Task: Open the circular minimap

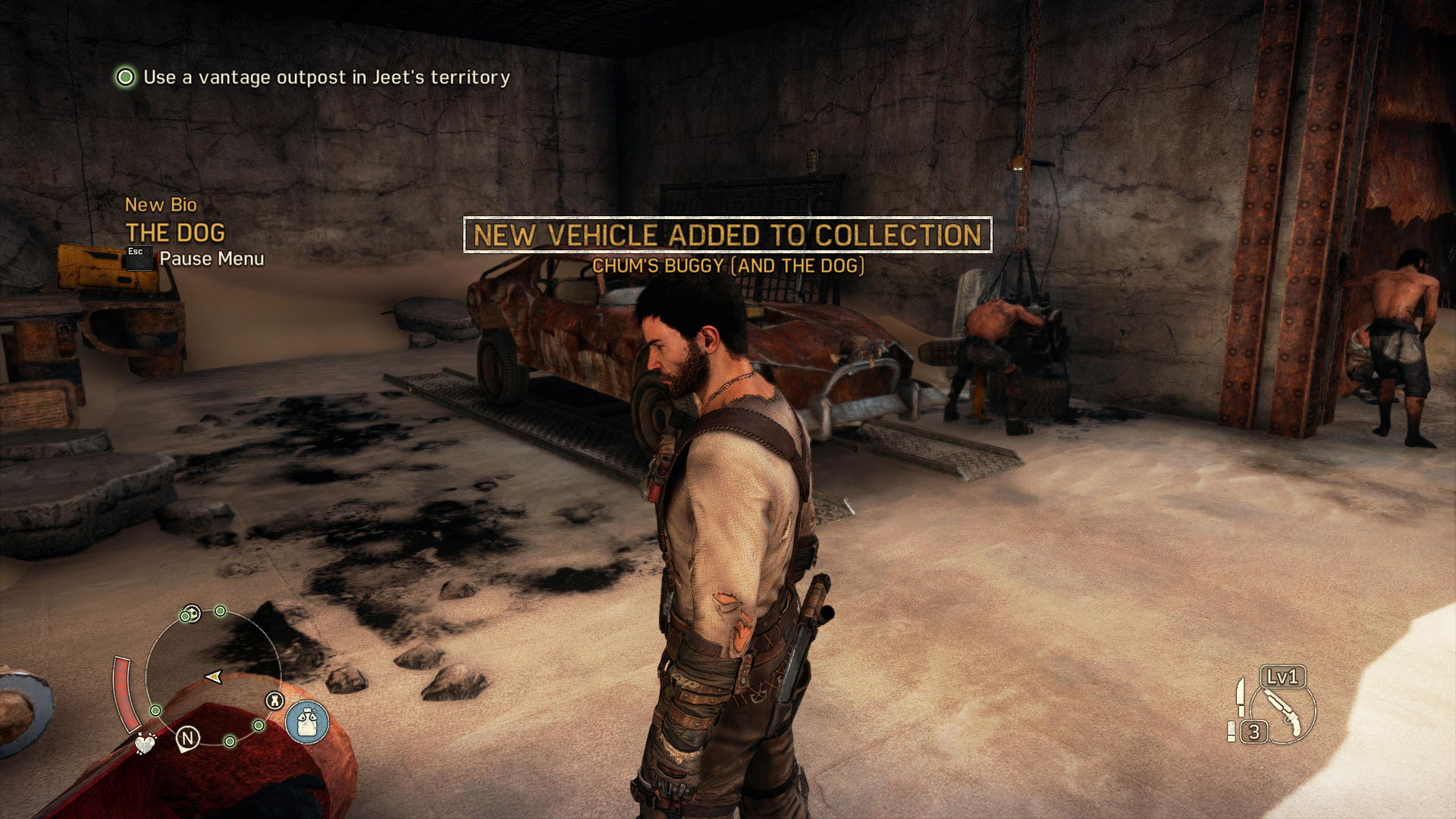Action: [213, 673]
